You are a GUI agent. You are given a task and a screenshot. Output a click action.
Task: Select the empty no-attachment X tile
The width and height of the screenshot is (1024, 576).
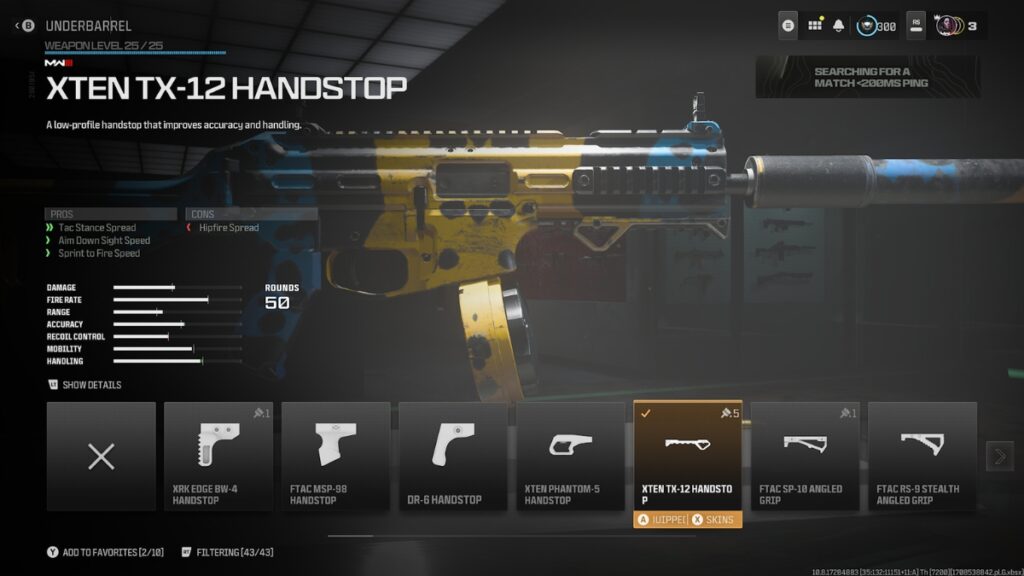tap(101, 456)
